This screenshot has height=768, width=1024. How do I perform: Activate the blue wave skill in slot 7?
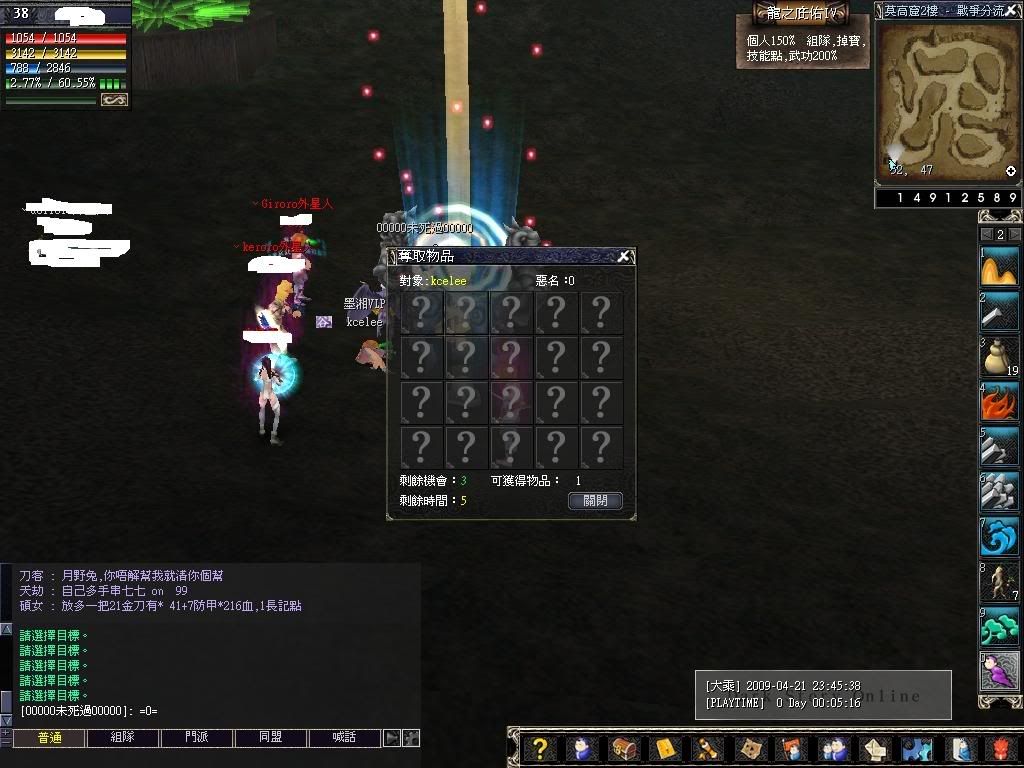[999, 537]
